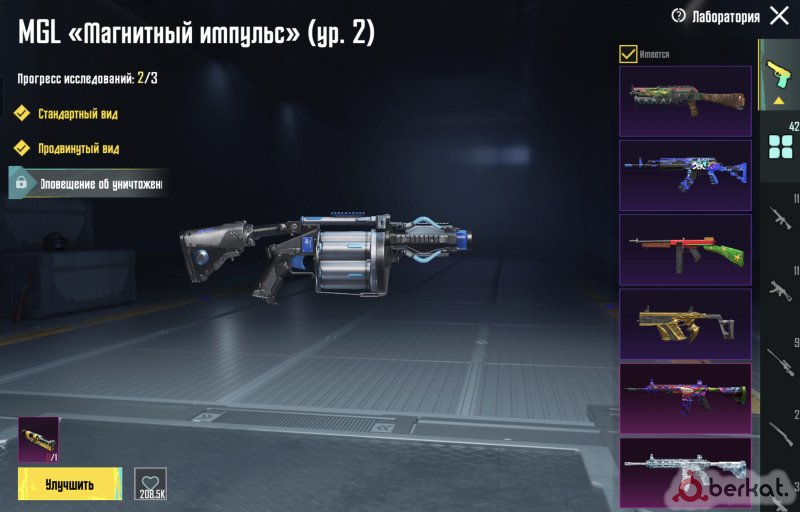800x512 pixels.
Task: Select the Продвинутый вид research stage
Action: coord(78,149)
